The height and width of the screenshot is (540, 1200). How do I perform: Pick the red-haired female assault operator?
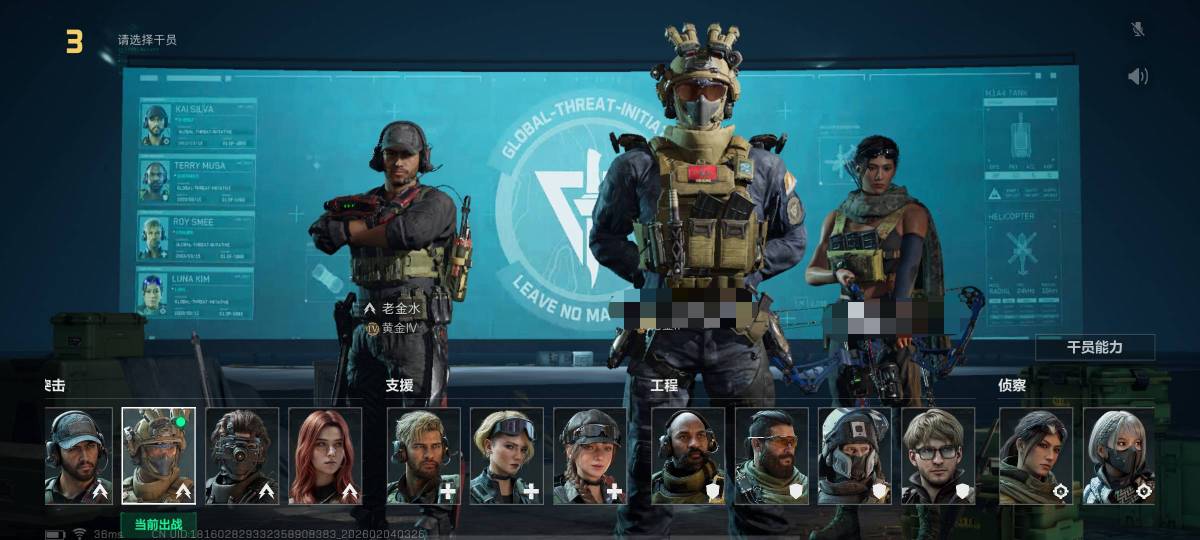point(325,455)
